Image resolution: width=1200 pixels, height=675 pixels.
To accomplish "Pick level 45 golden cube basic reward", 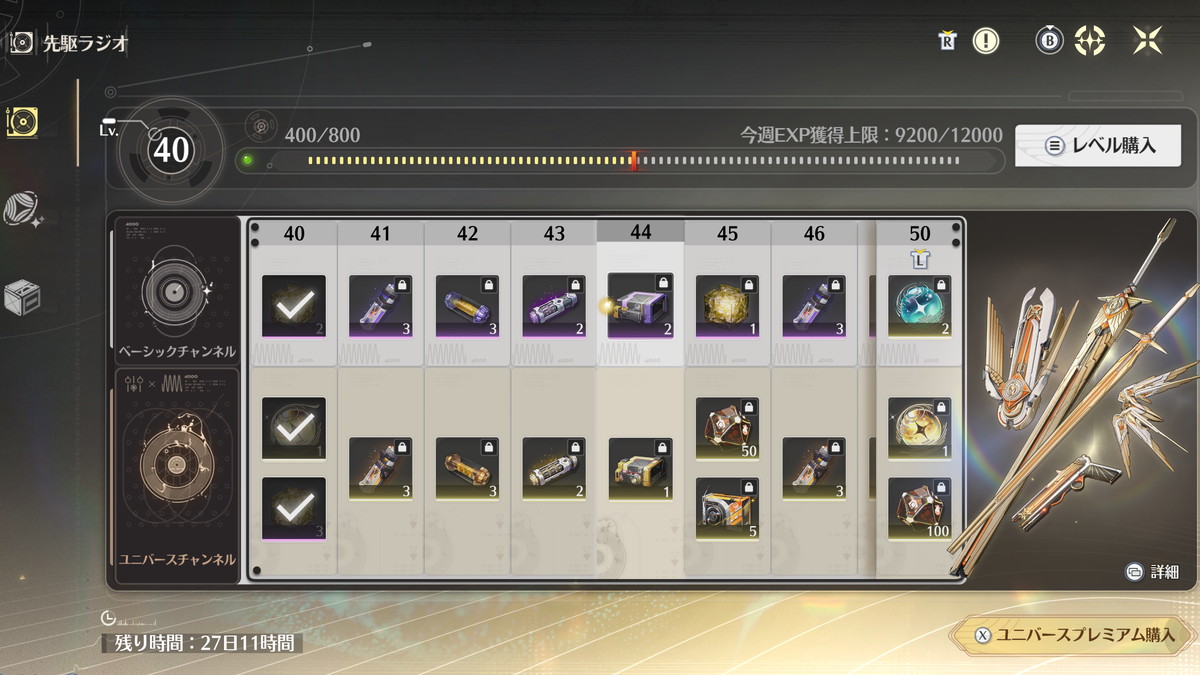I will click(x=727, y=305).
